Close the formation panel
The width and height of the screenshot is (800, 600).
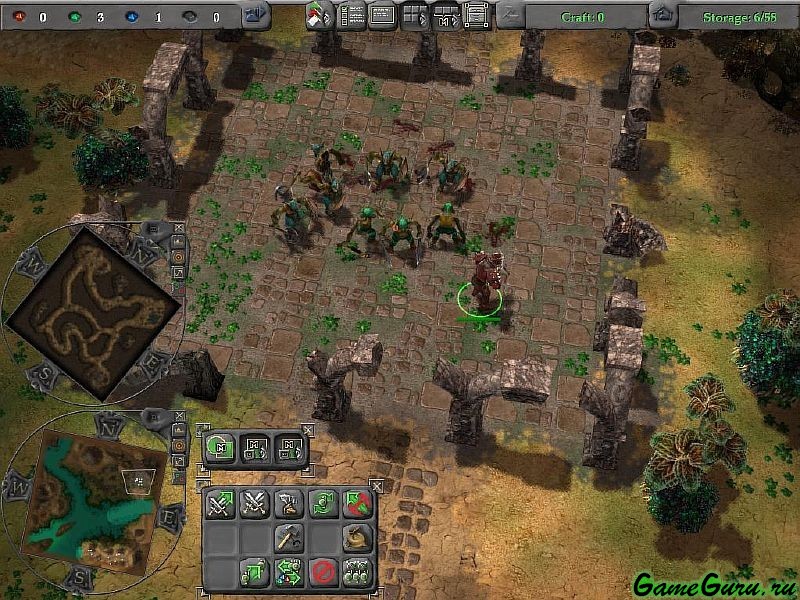307,428
